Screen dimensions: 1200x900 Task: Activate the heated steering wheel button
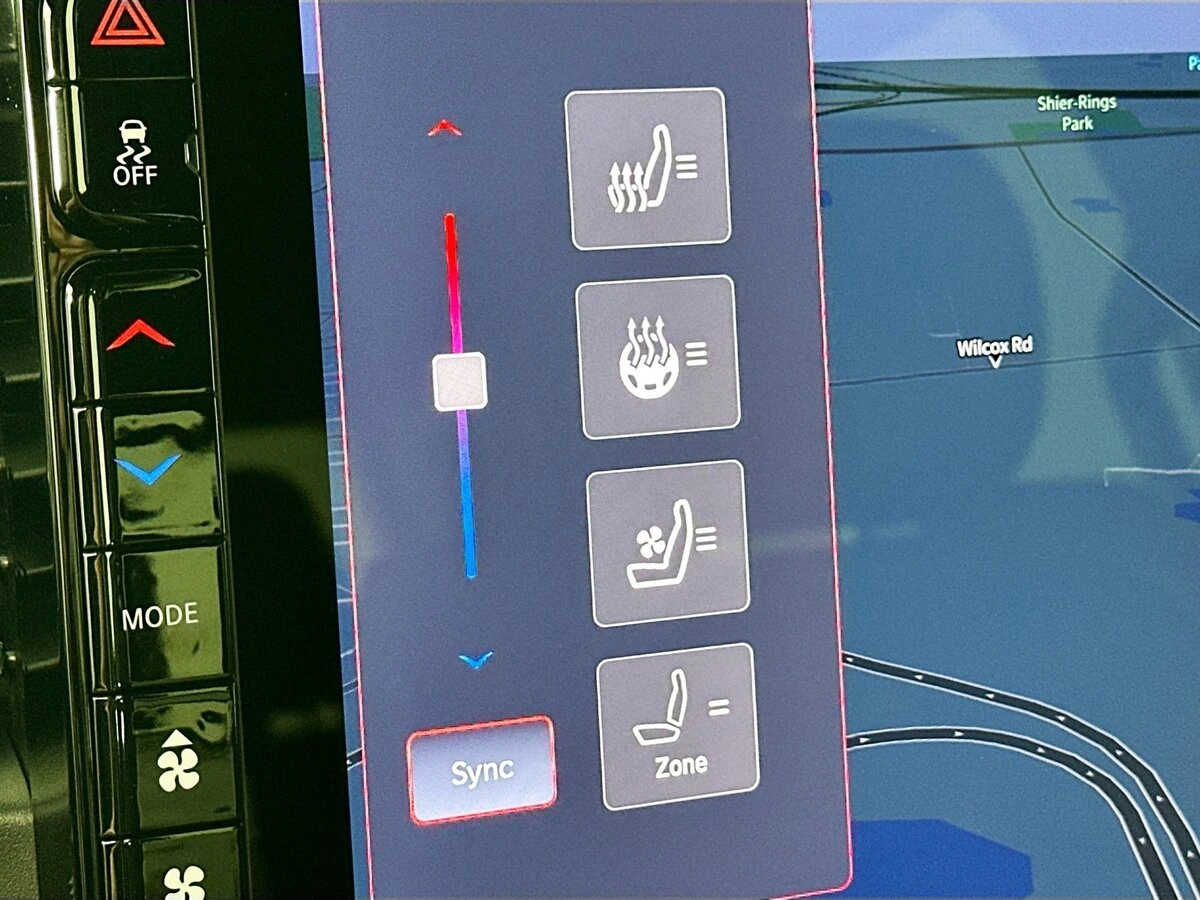point(658,356)
